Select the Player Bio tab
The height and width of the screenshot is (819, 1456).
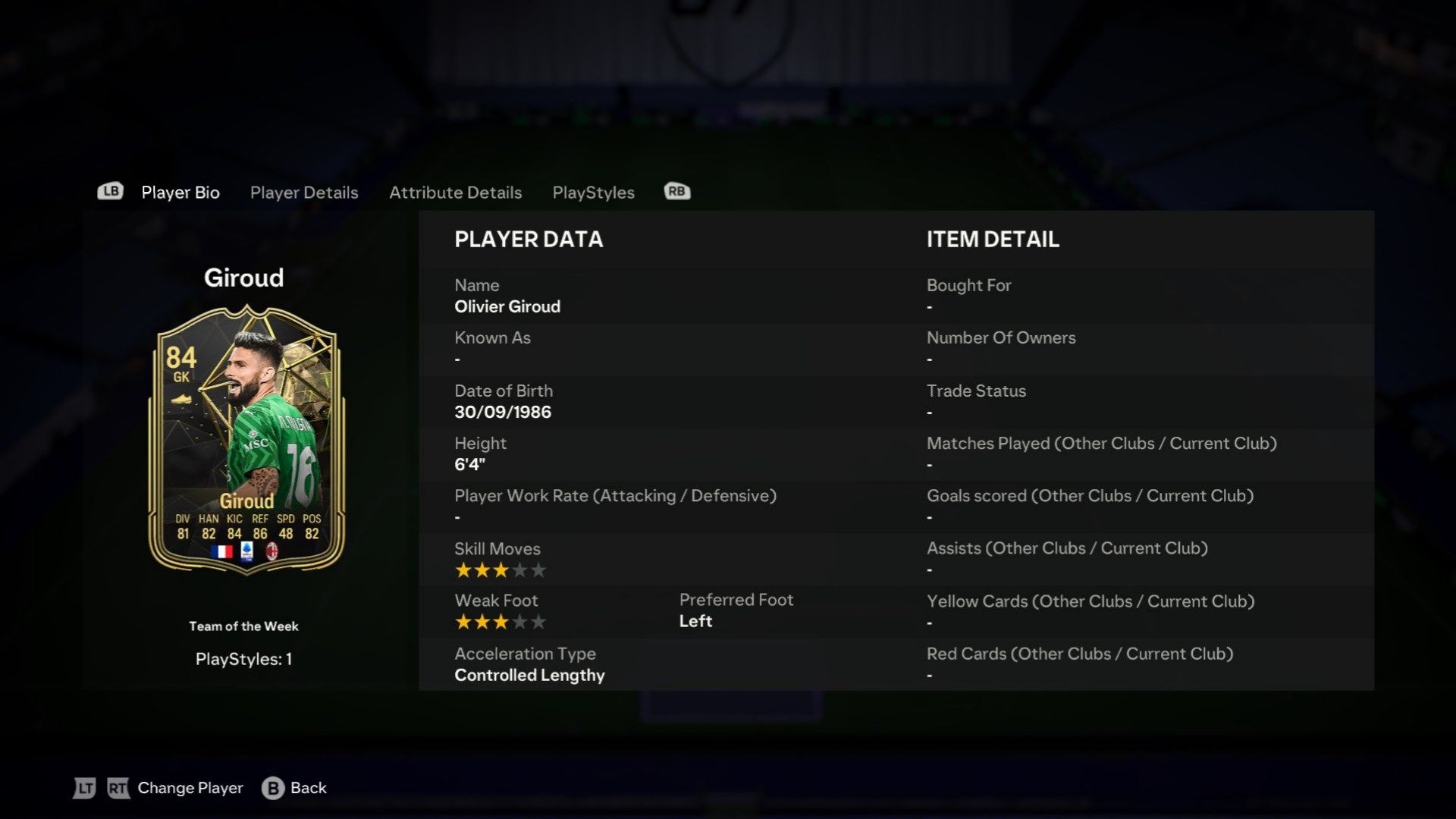pos(180,193)
